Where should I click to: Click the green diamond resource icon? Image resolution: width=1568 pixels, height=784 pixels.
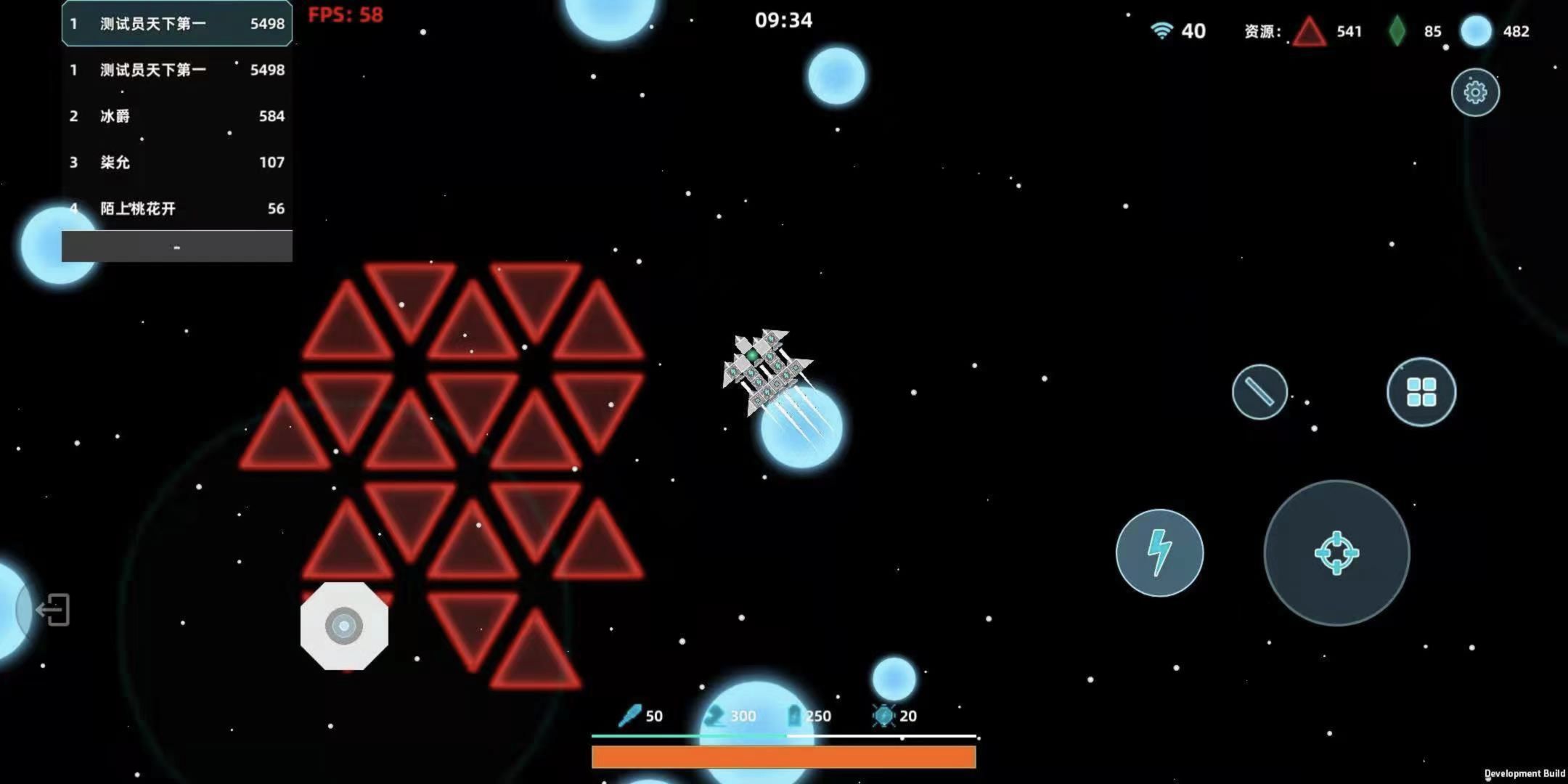[1398, 32]
